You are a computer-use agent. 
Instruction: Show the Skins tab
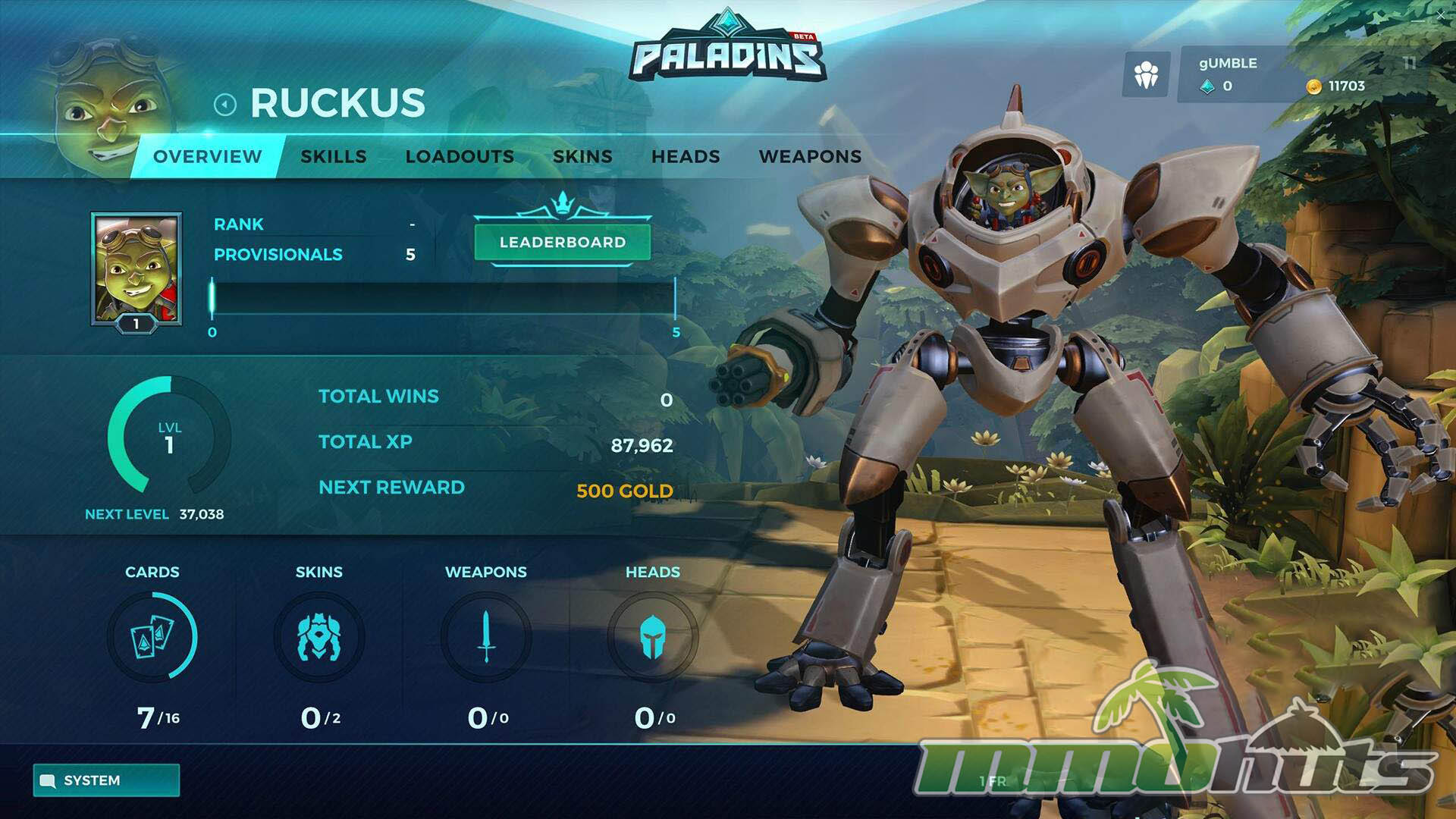[x=582, y=157]
